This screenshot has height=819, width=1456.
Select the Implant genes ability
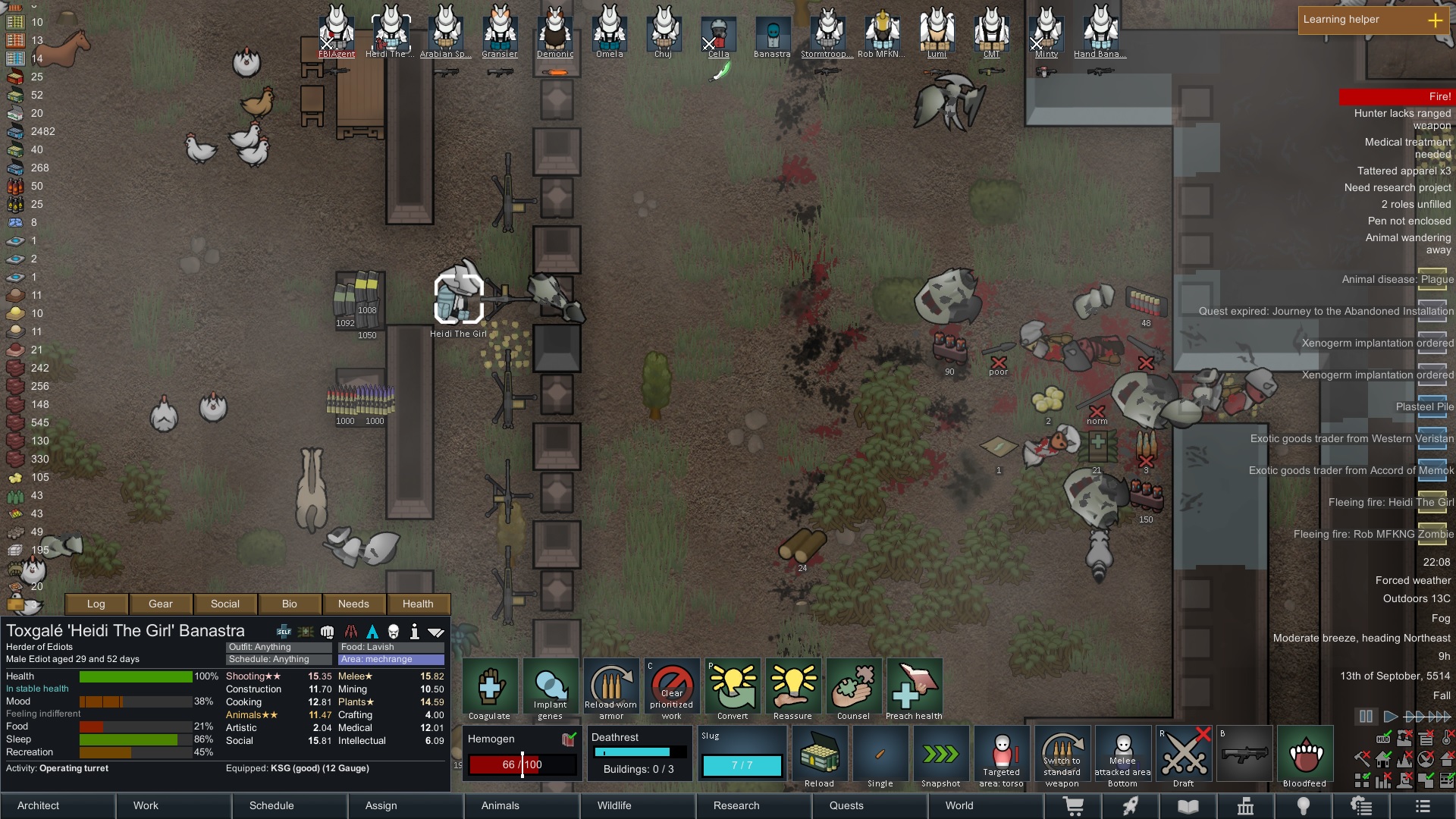[x=551, y=689]
